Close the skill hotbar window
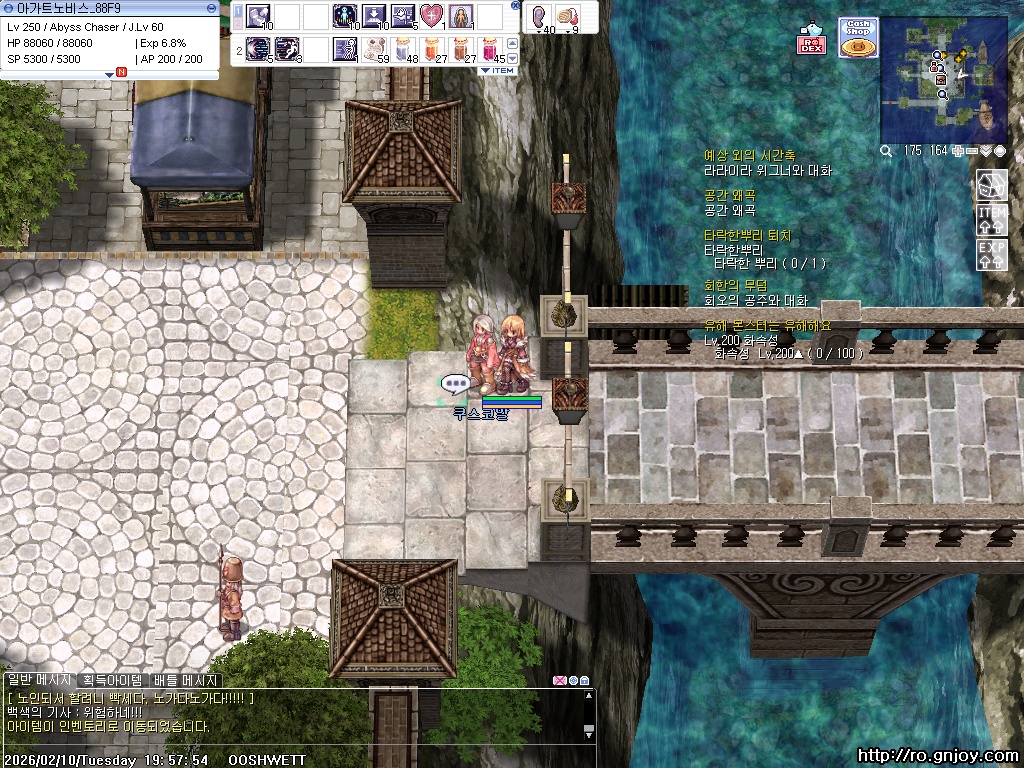Viewport: 1024px width, 768px height. (x=515, y=5)
